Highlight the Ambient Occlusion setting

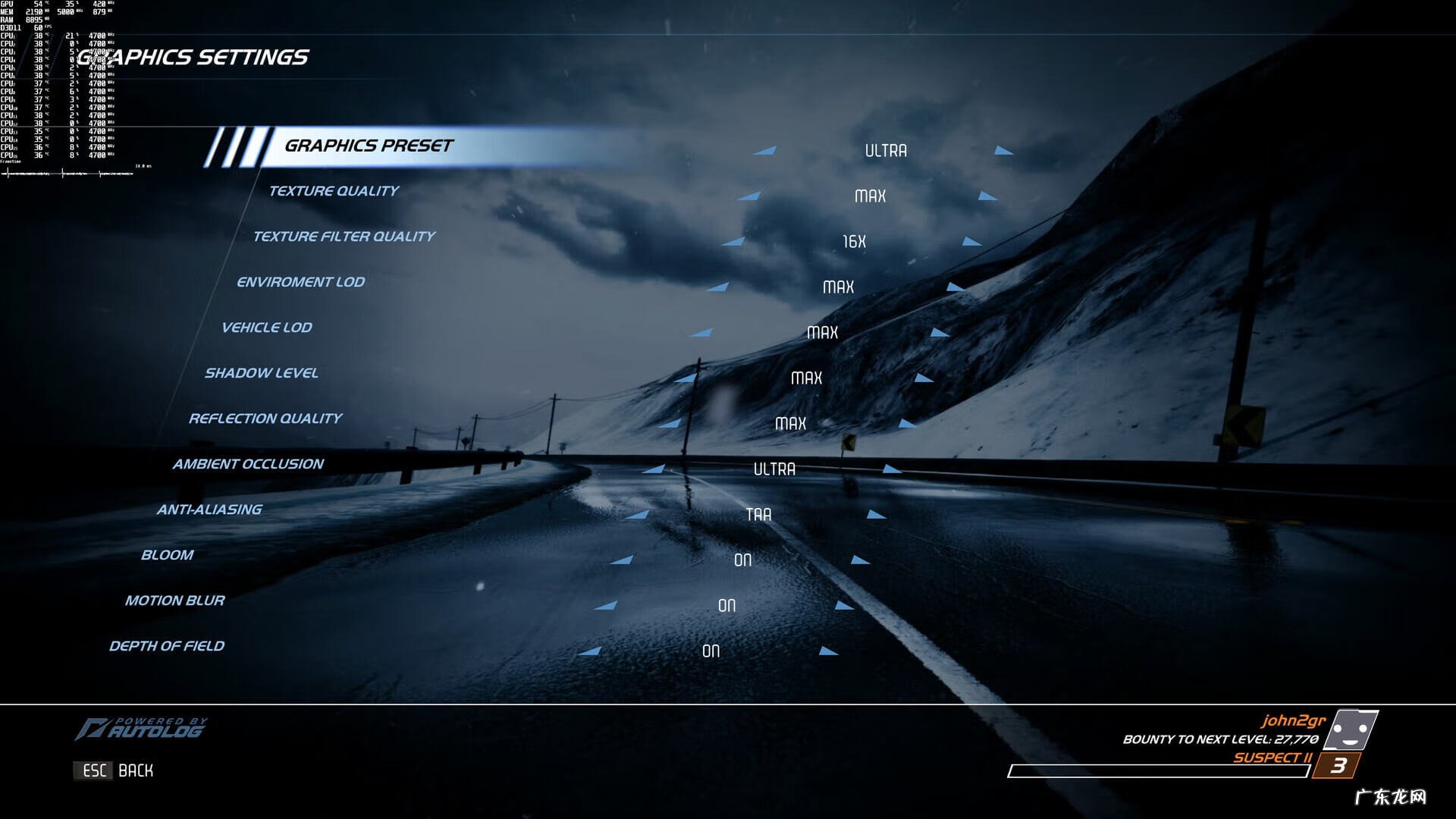click(247, 464)
